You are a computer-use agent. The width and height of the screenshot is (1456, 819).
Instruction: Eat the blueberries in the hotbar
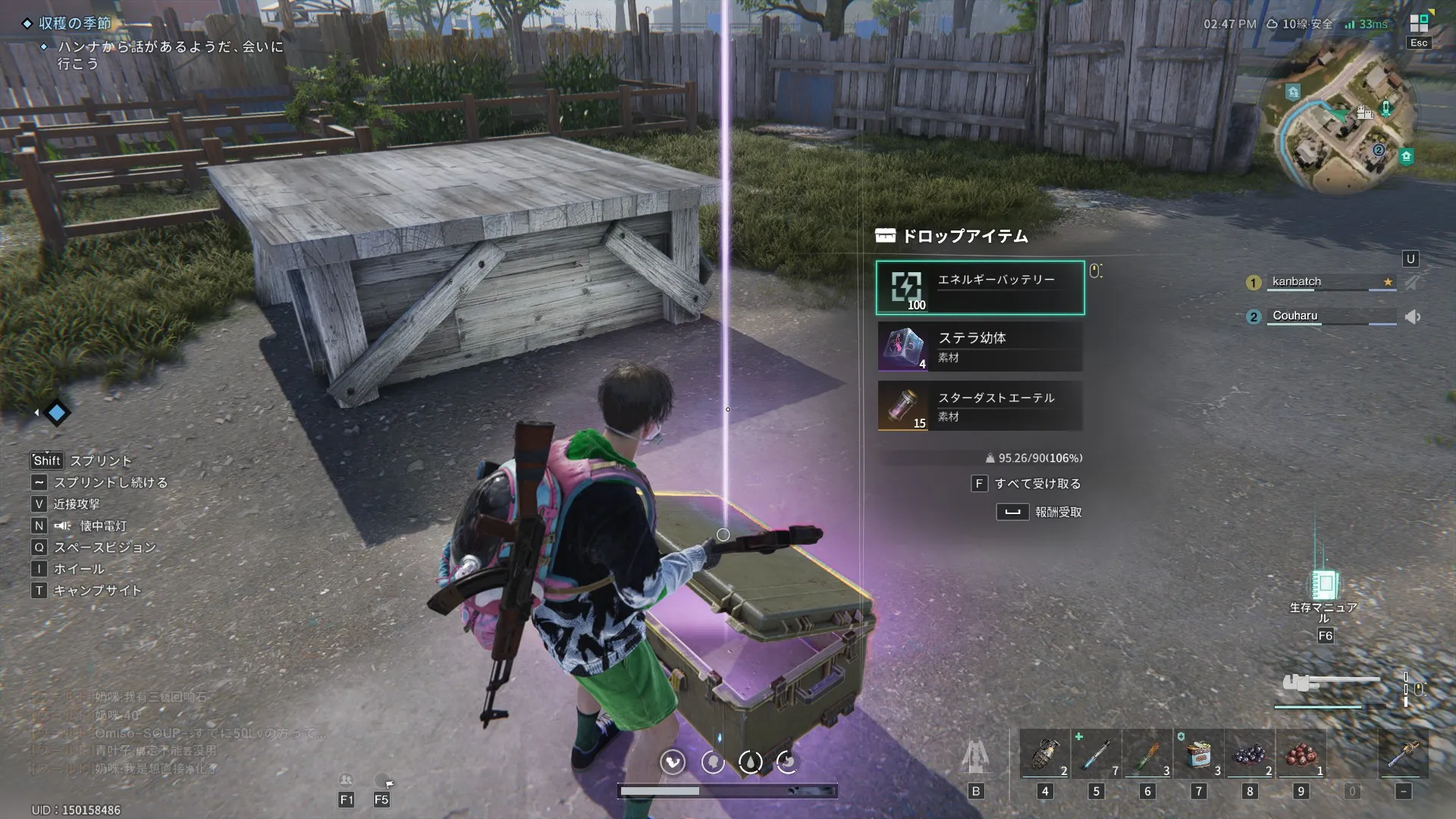click(x=1250, y=755)
